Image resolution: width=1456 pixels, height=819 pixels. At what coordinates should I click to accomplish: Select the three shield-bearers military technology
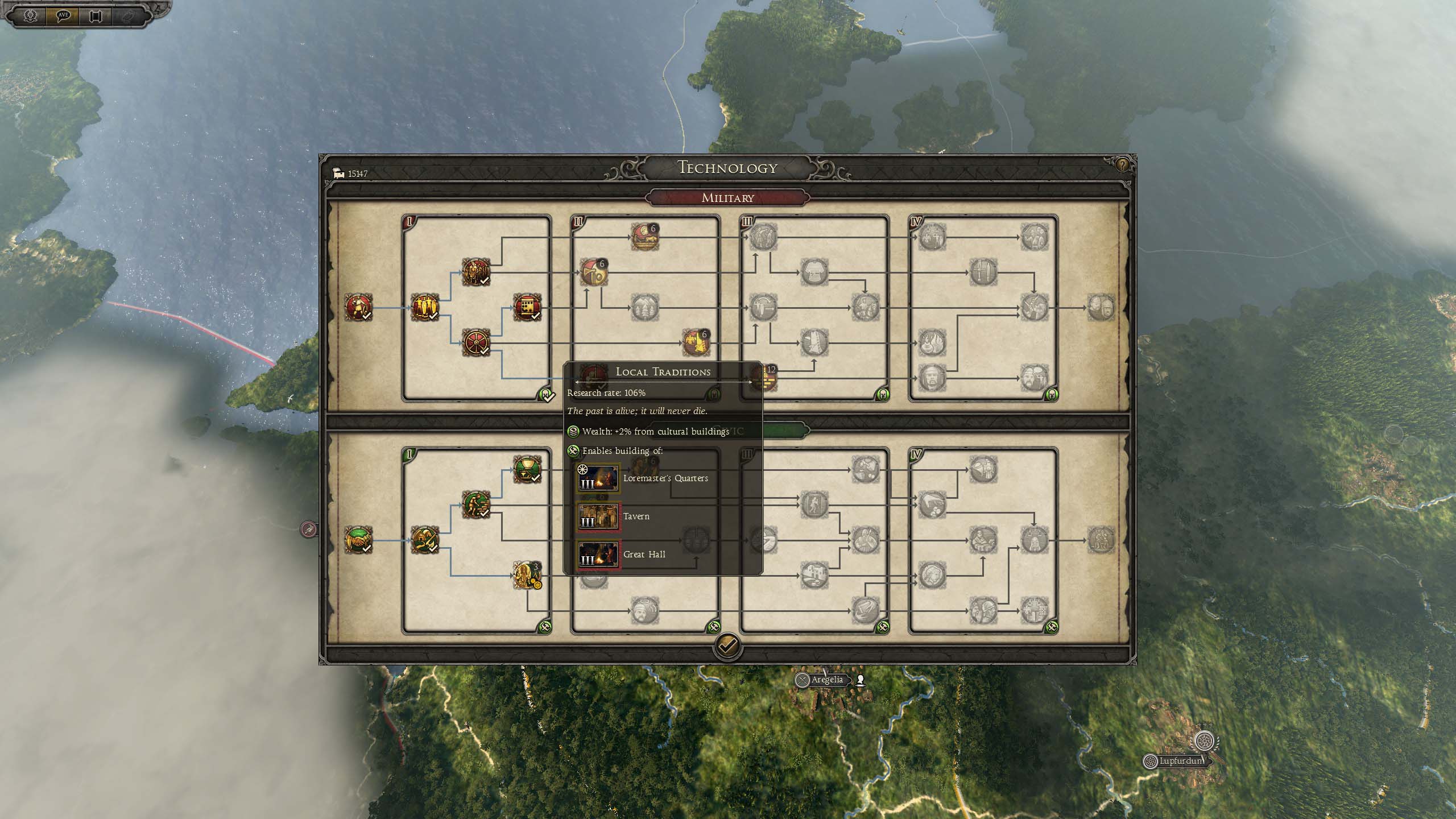point(424,308)
